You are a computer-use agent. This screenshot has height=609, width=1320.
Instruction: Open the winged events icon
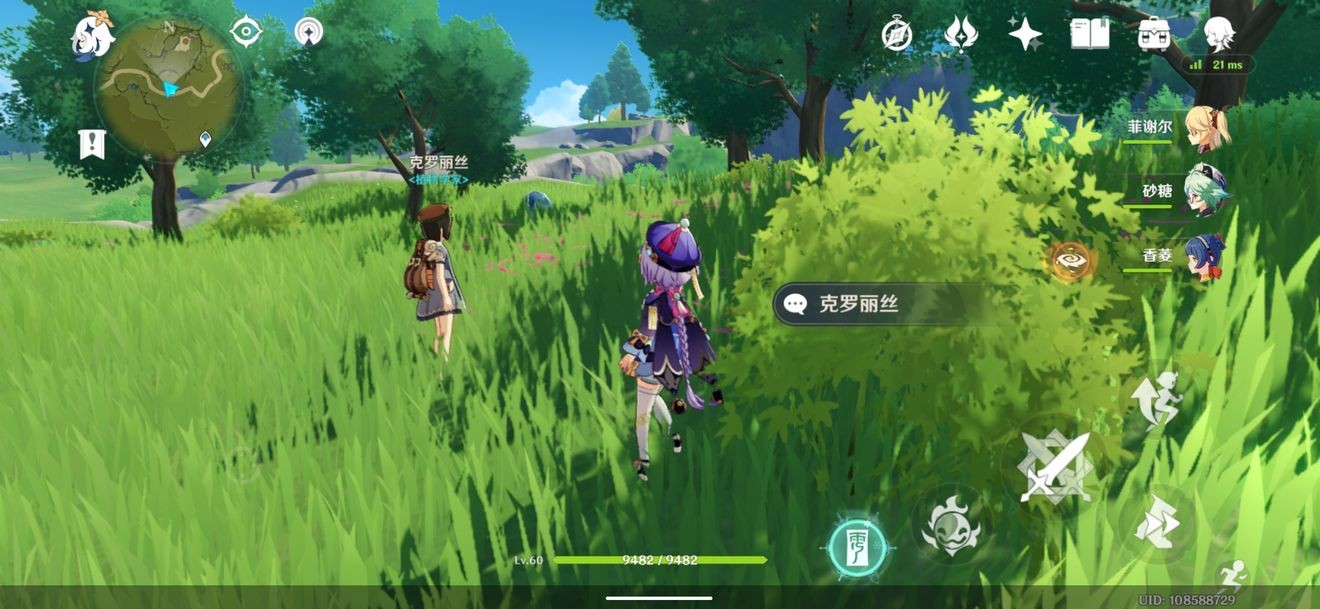[x=961, y=34]
